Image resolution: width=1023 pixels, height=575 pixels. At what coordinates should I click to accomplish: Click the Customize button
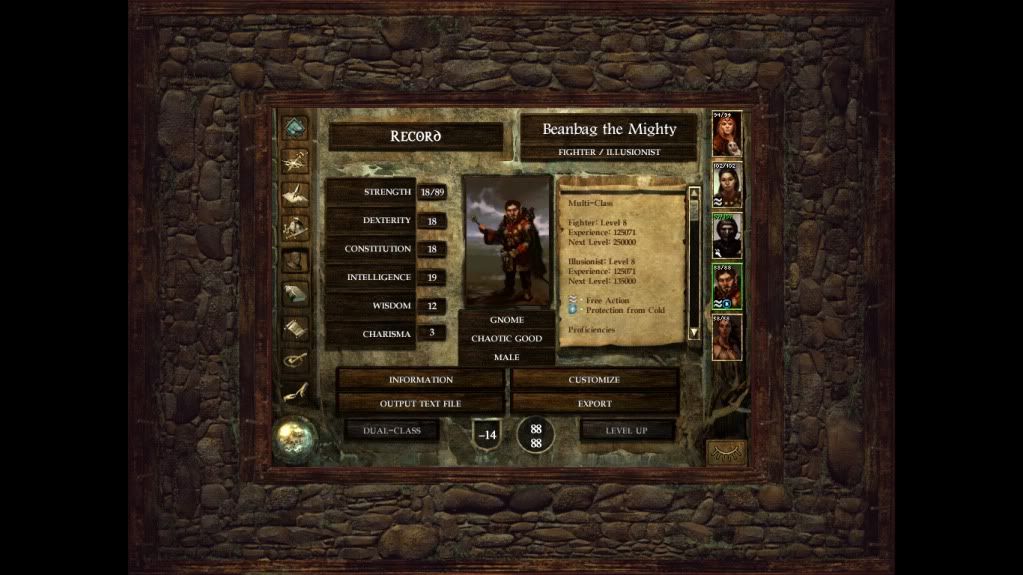(594, 380)
